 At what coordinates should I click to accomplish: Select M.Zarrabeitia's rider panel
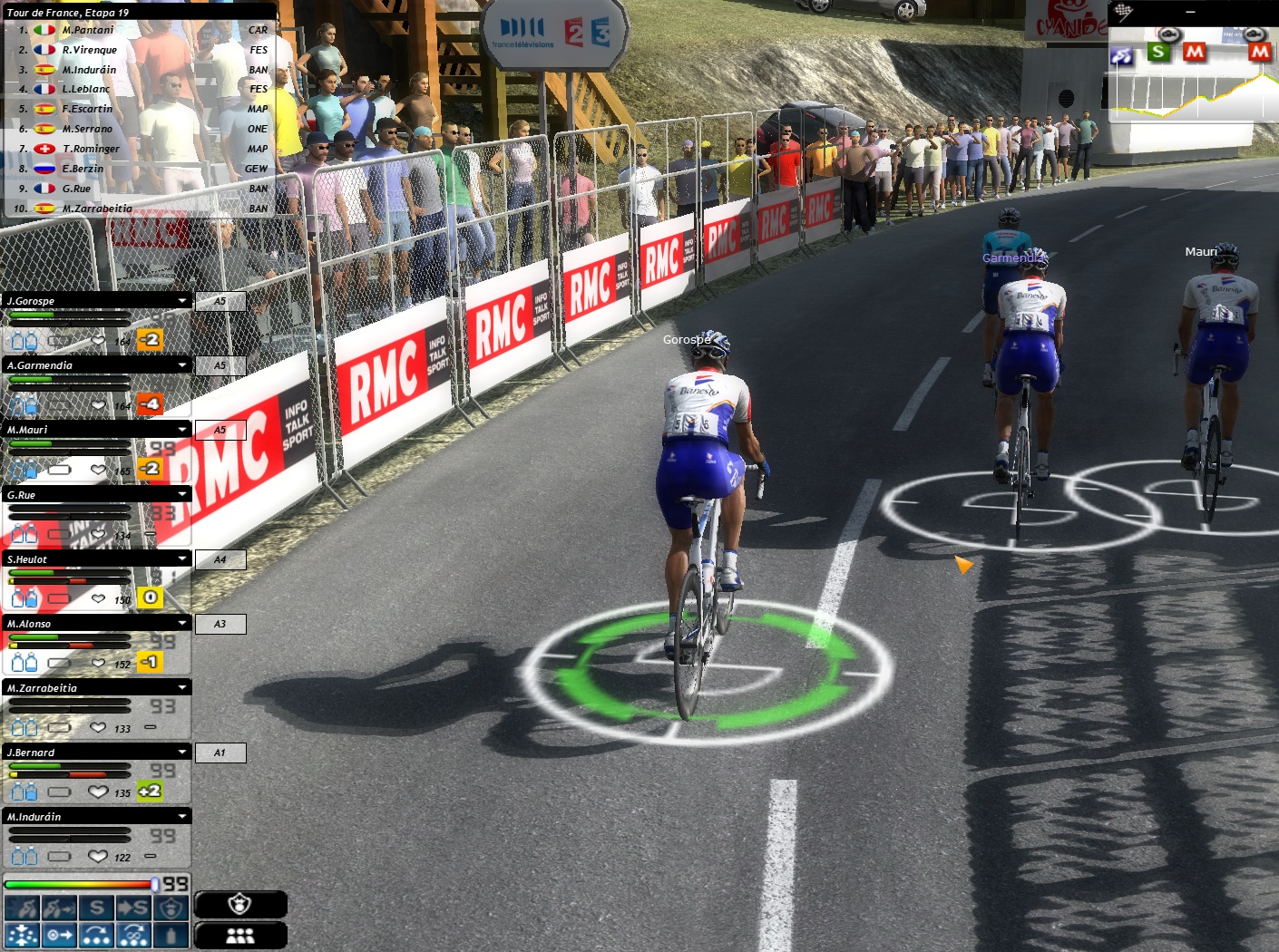[x=91, y=688]
